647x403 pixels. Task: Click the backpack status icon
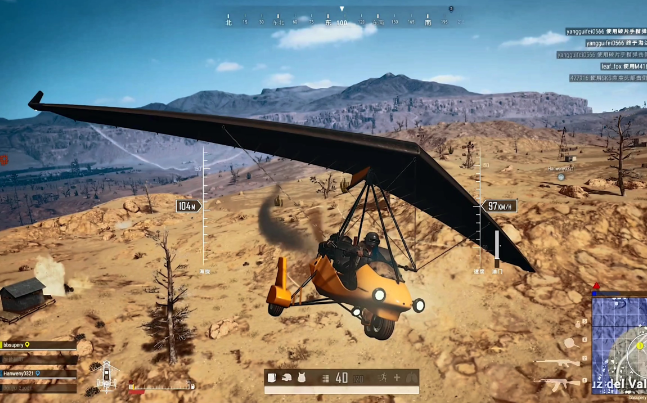tap(273, 377)
